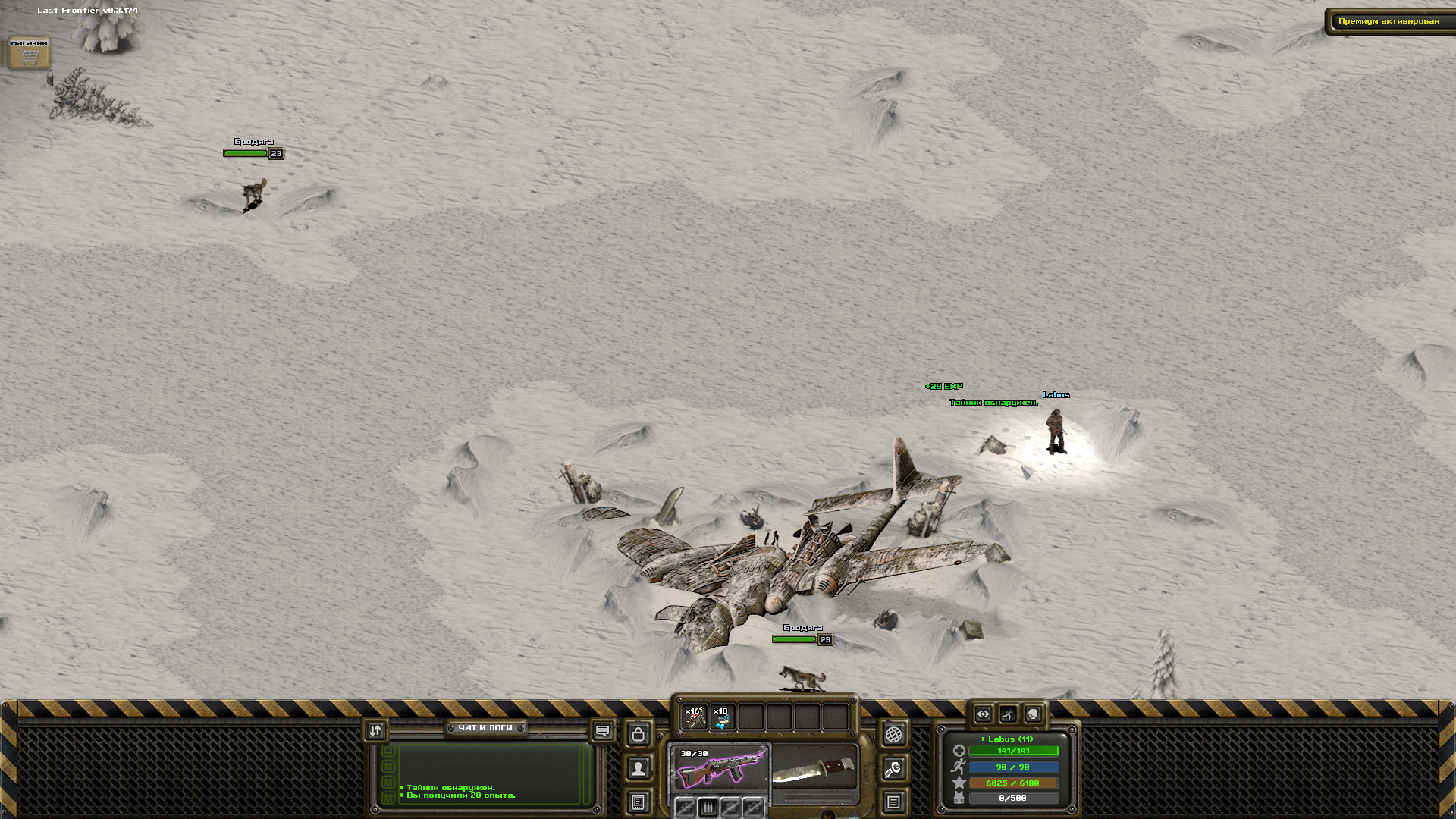Select the bullets ammo mode button
This screenshot has width=1456, height=819.
point(708,808)
